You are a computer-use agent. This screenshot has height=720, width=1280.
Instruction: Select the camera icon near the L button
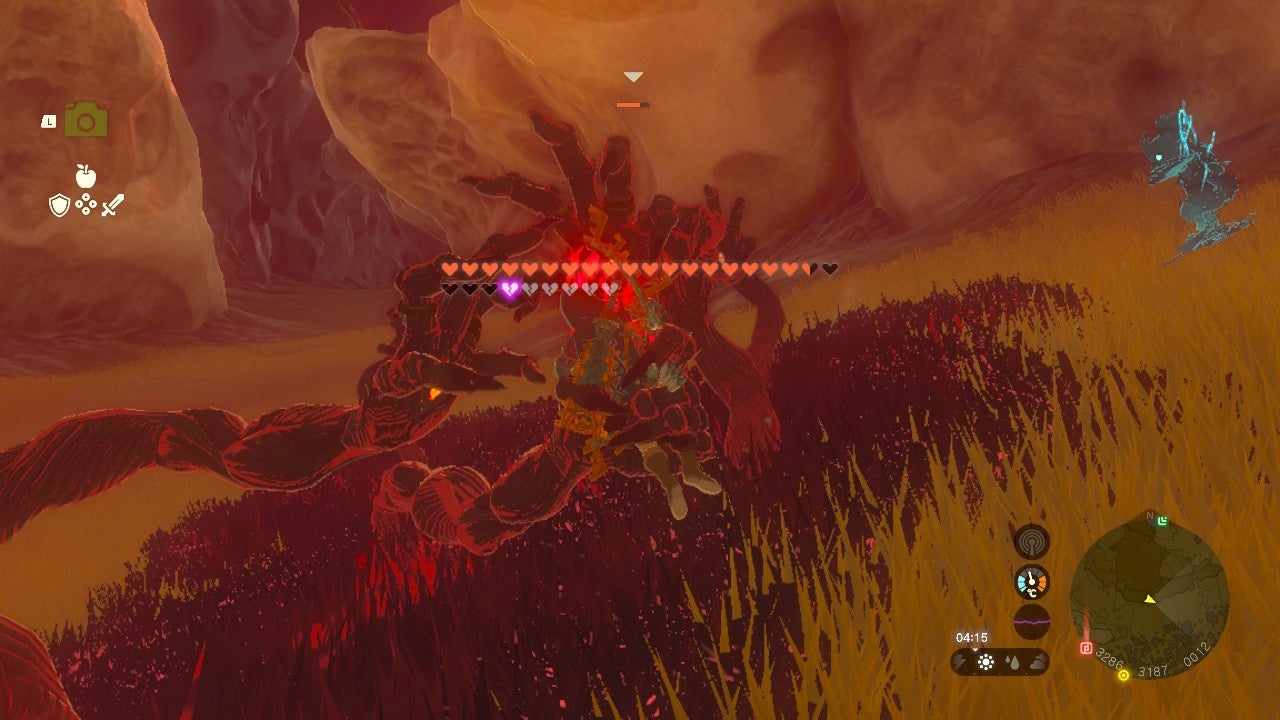coord(85,119)
